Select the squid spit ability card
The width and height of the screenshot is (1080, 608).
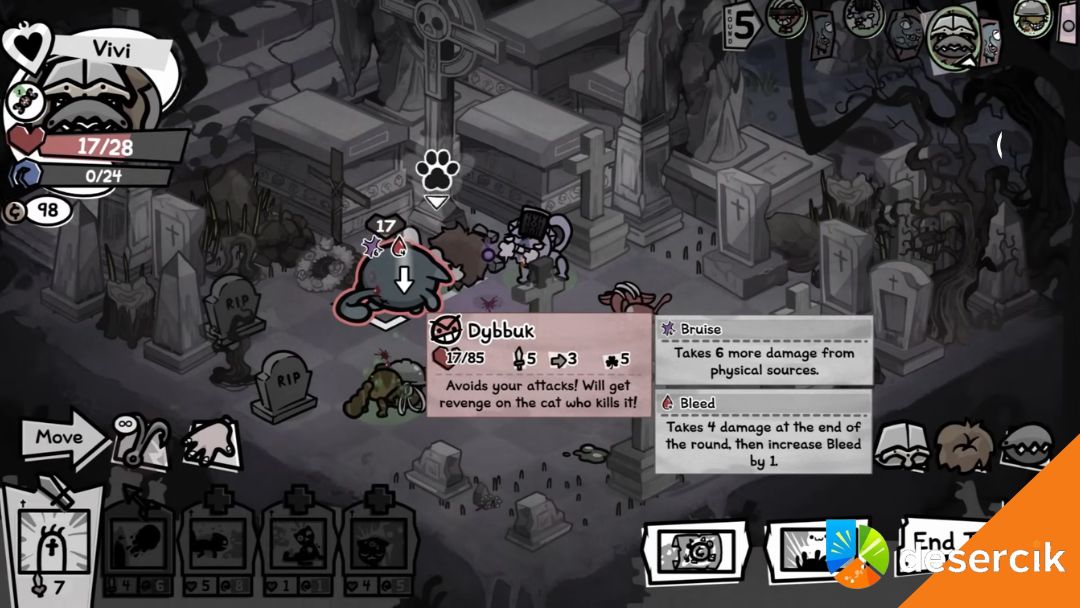pos(142,543)
